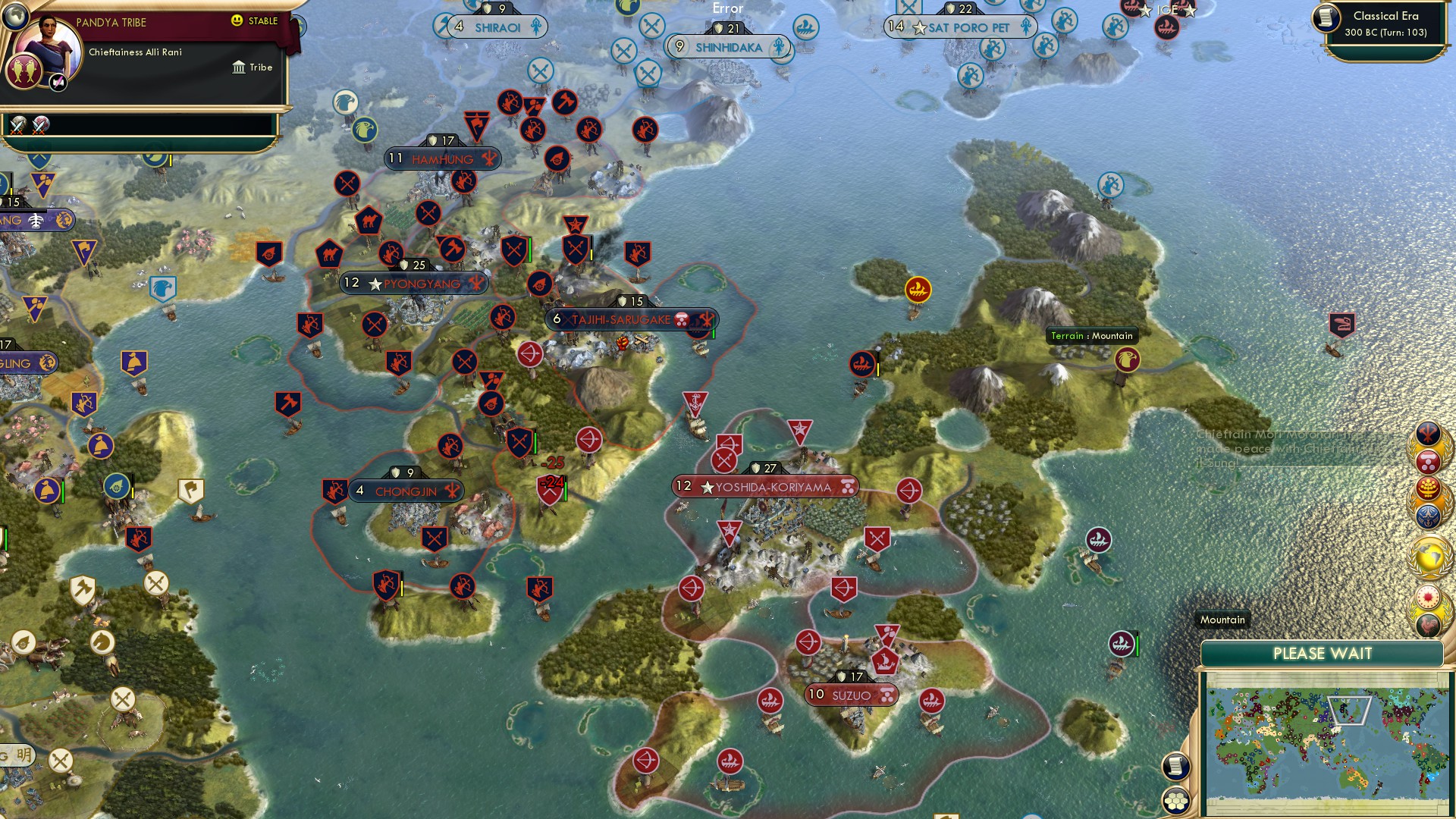Toggle the Pyongyang city banner
Screen dimensions: 1456x819
[413, 283]
